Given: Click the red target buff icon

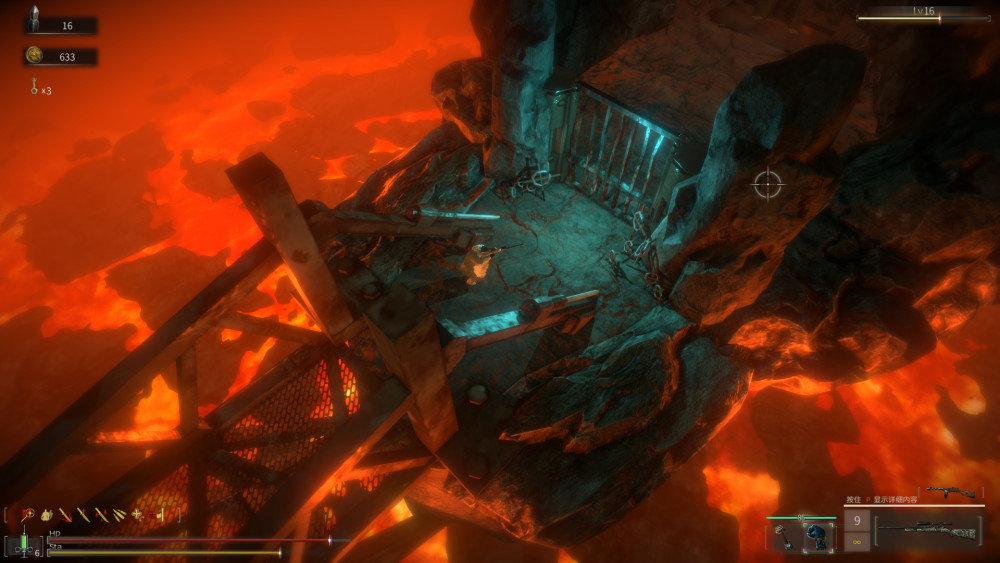Looking at the screenshot, I should pos(27,514).
